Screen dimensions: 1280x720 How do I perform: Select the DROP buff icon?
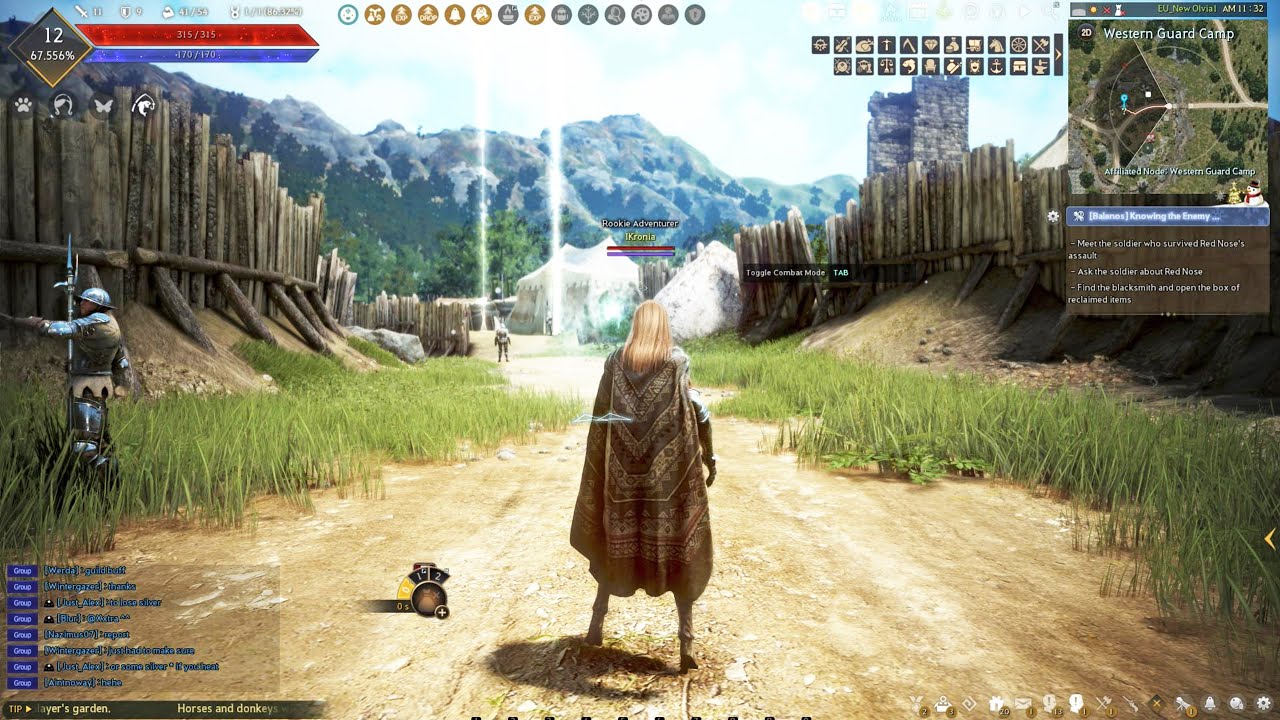(x=428, y=15)
